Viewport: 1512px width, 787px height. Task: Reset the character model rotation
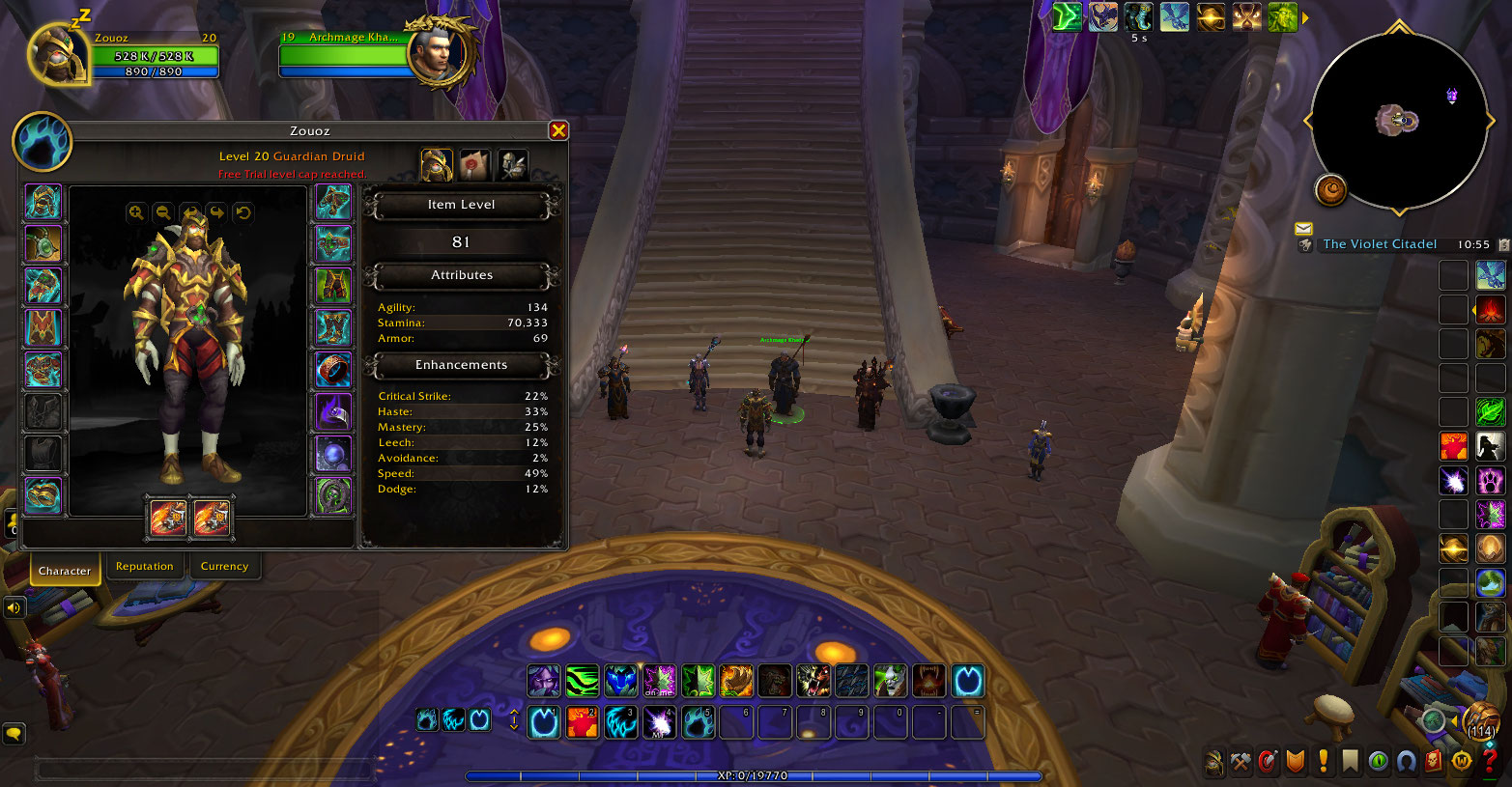tap(243, 212)
